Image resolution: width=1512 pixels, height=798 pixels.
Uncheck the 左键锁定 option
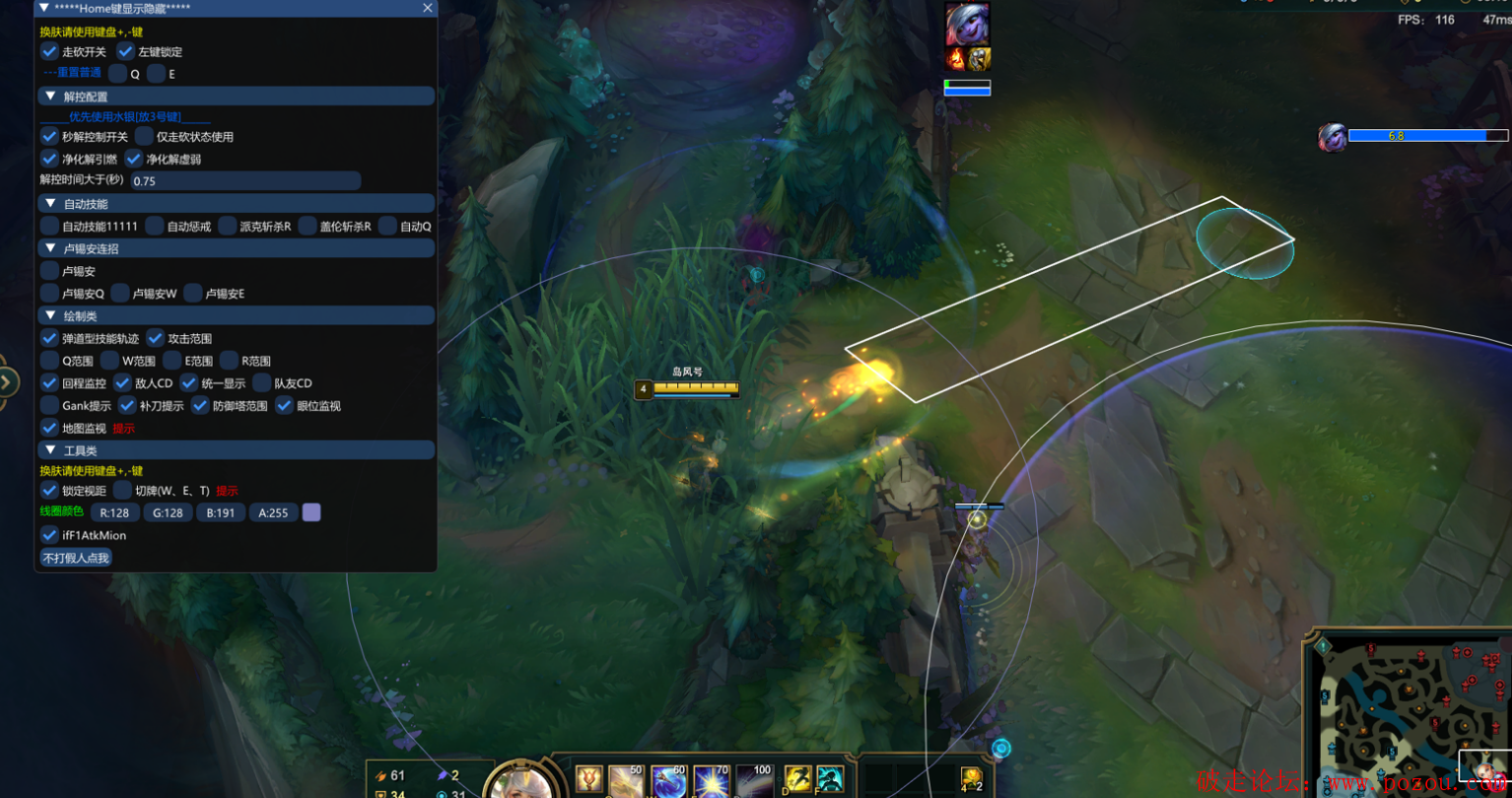(x=125, y=51)
